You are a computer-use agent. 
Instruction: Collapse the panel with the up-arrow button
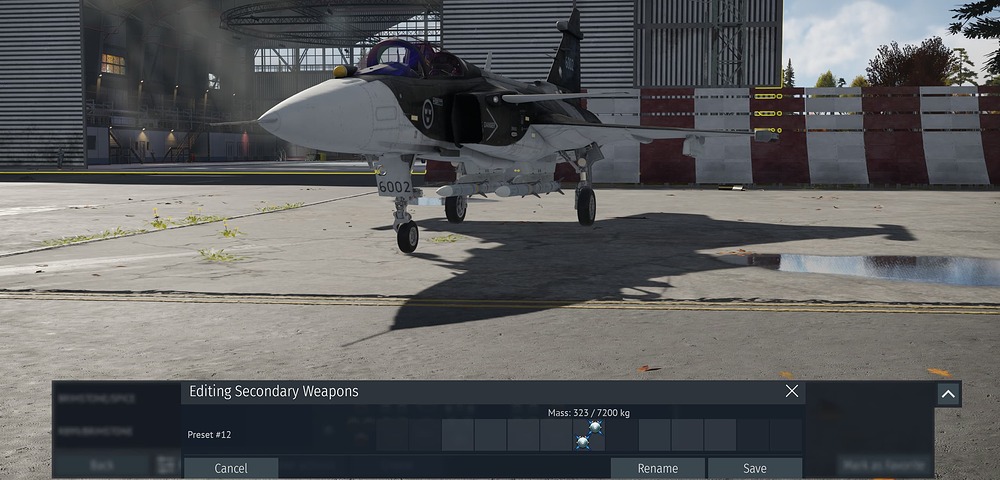[x=948, y=394]
